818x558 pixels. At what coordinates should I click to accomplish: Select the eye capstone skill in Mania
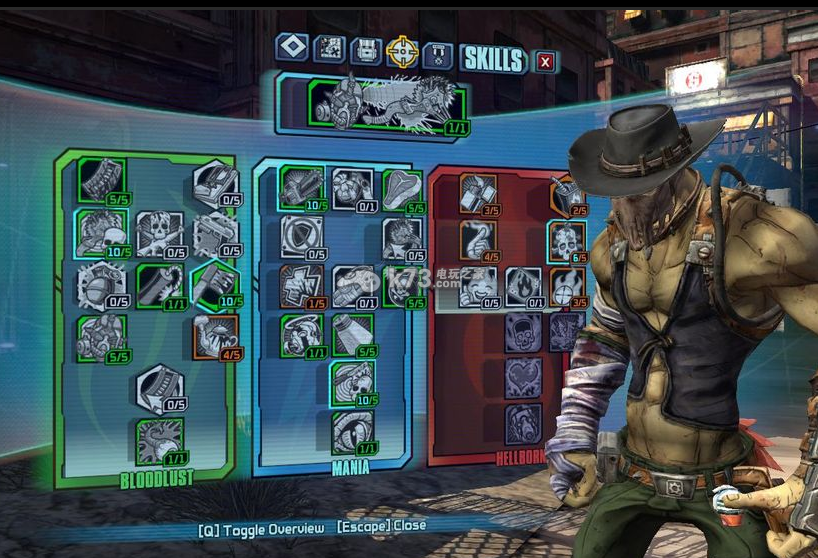[x=352, y=432]
